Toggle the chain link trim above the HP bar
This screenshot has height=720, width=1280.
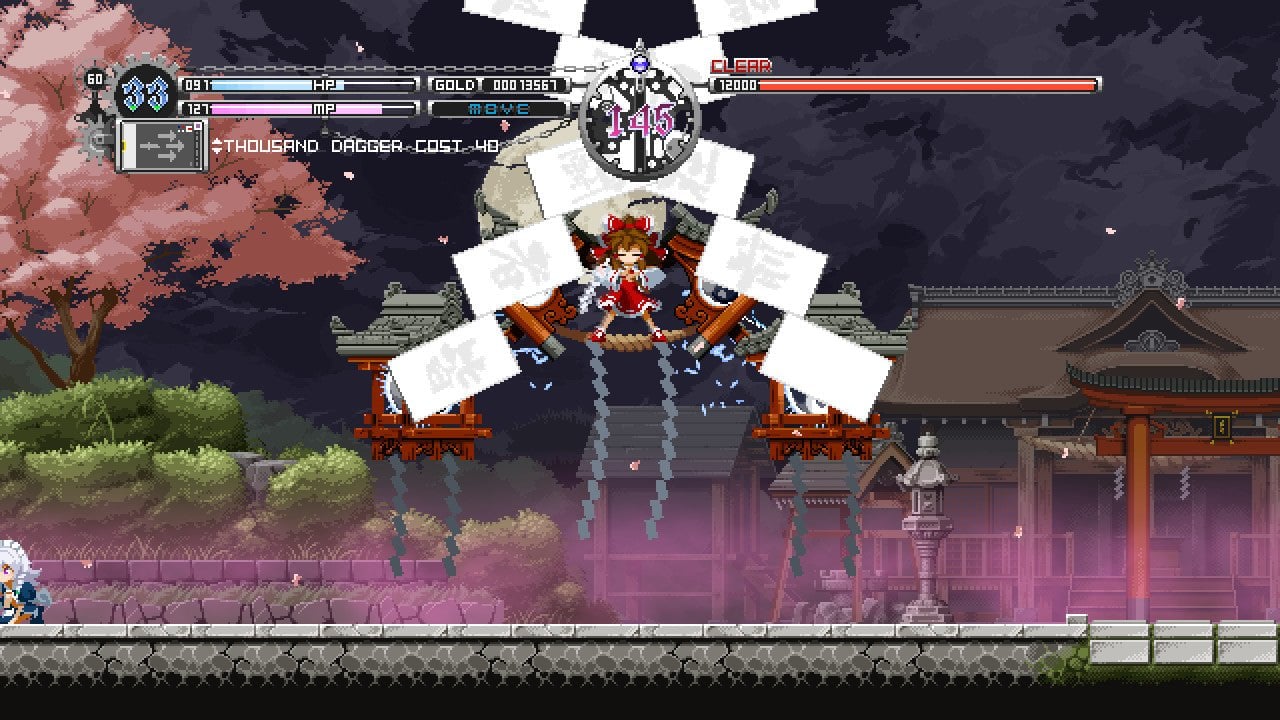pyautogui.click(x=300, y=66)
